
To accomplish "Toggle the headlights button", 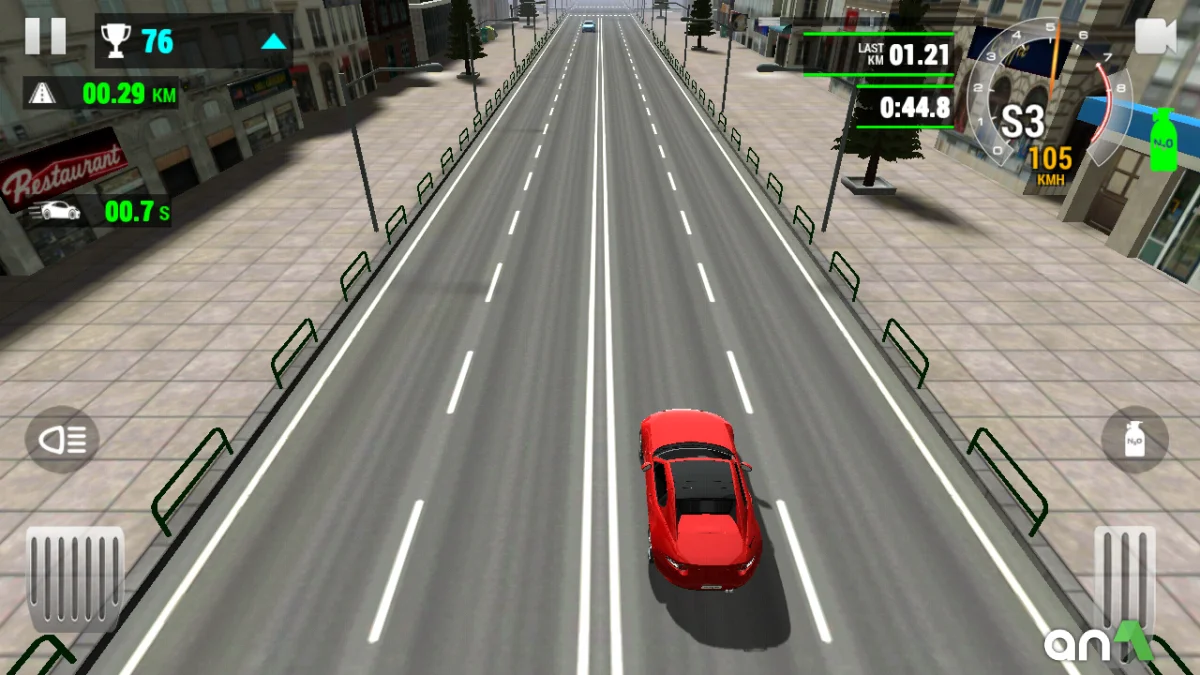I will tap(62, 439).
